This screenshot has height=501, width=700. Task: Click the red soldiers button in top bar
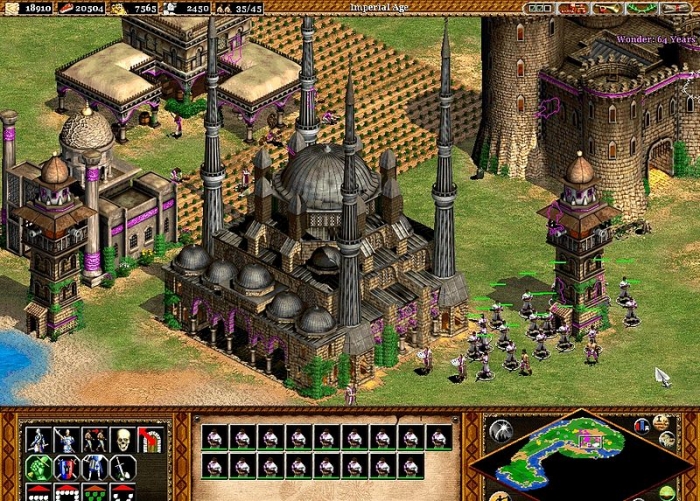coord(574,8)
